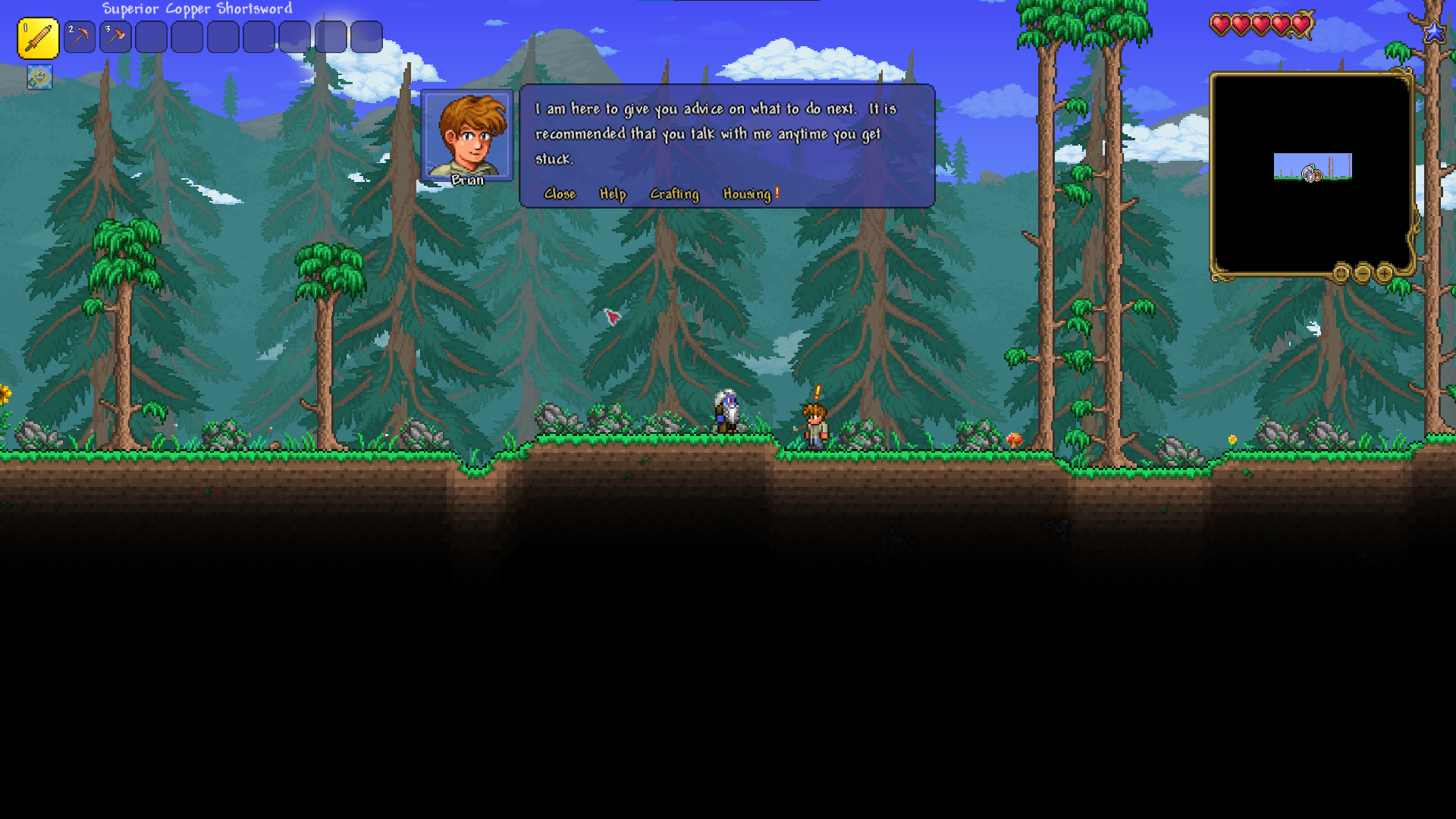Open the Guide's Crafting option
1456x819 pixels.
click(674, 194)
